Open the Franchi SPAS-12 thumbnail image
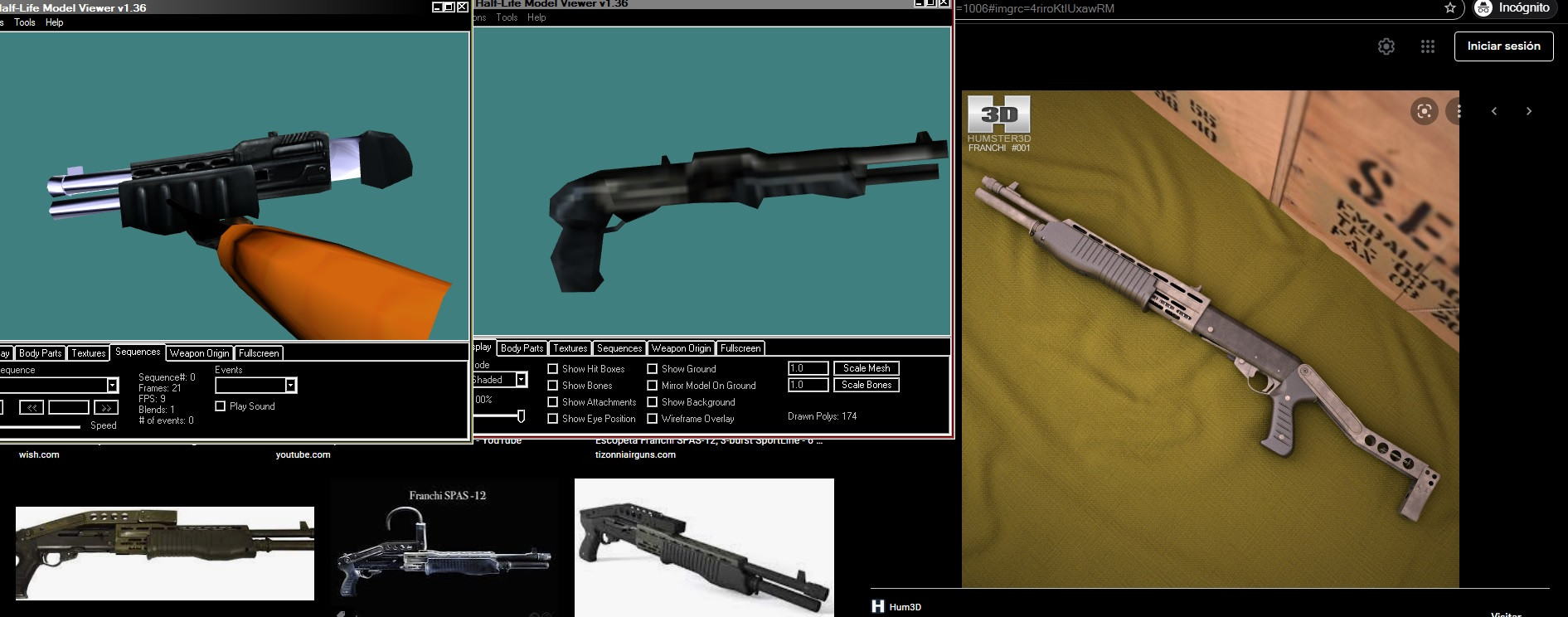This screenshot has height=617, width=1568. pos(445,547)
